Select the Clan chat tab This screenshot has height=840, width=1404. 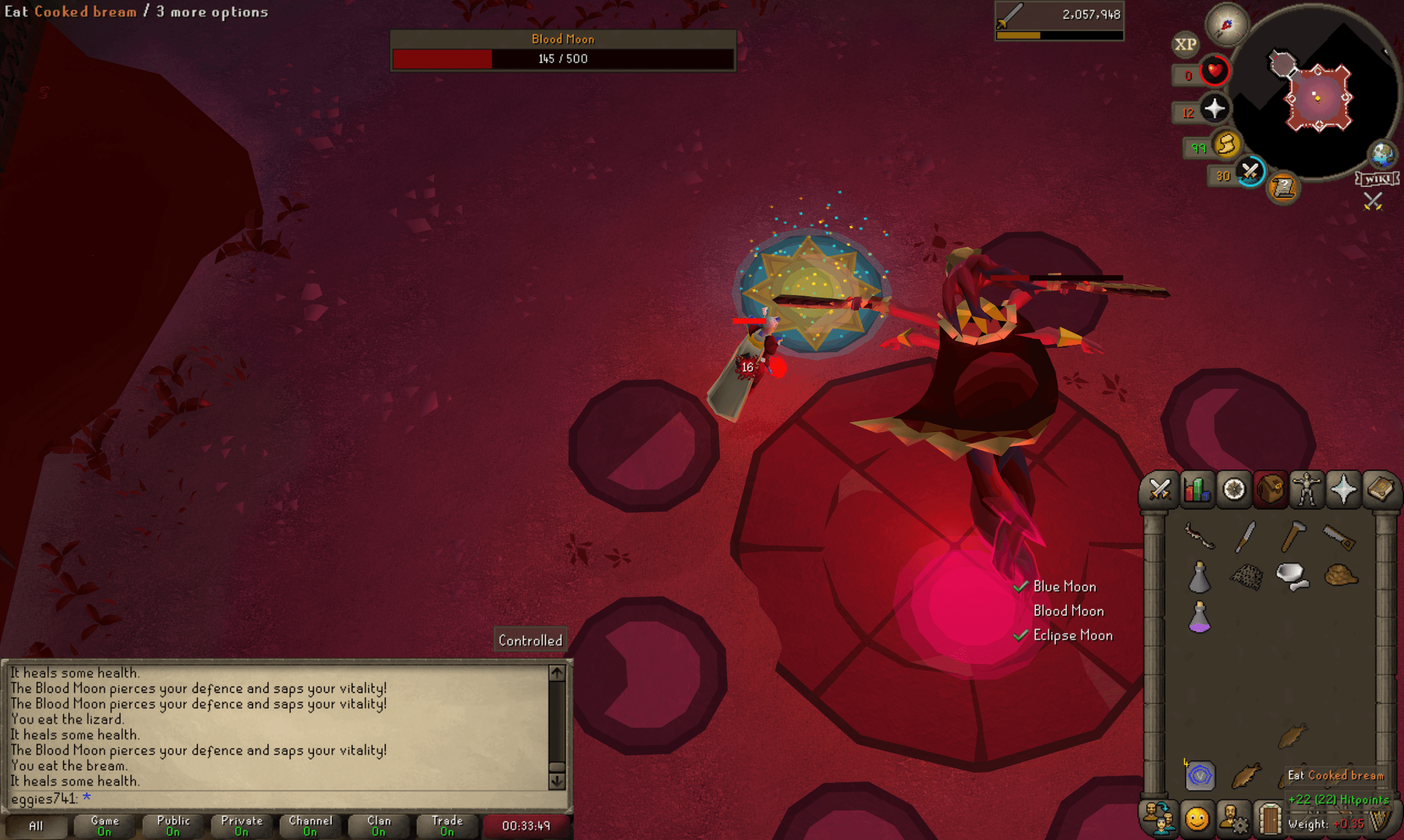tap(378, 825)
